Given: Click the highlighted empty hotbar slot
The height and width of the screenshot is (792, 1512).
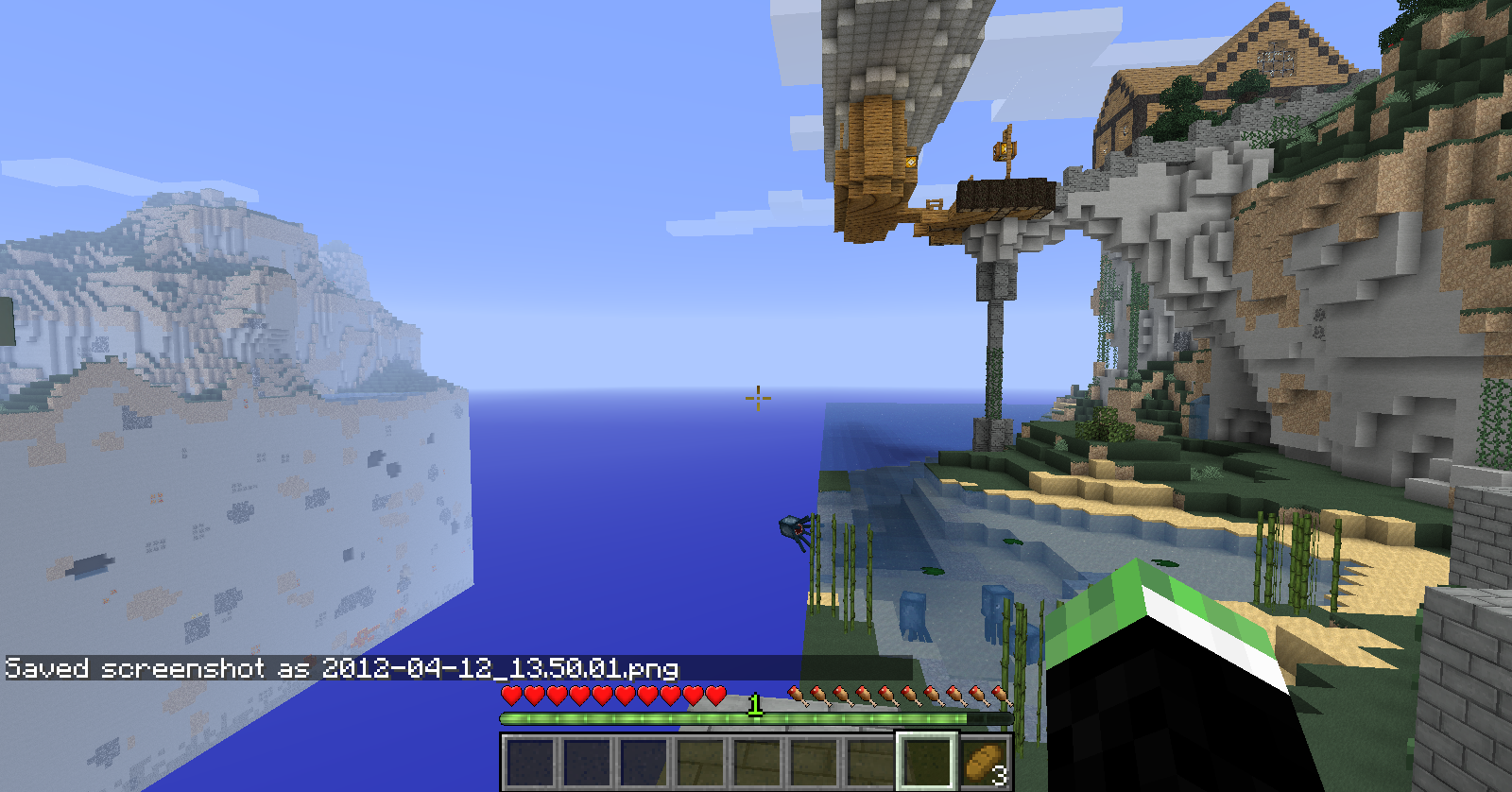Looking at the screenshot, I should [x=927, y=762].
